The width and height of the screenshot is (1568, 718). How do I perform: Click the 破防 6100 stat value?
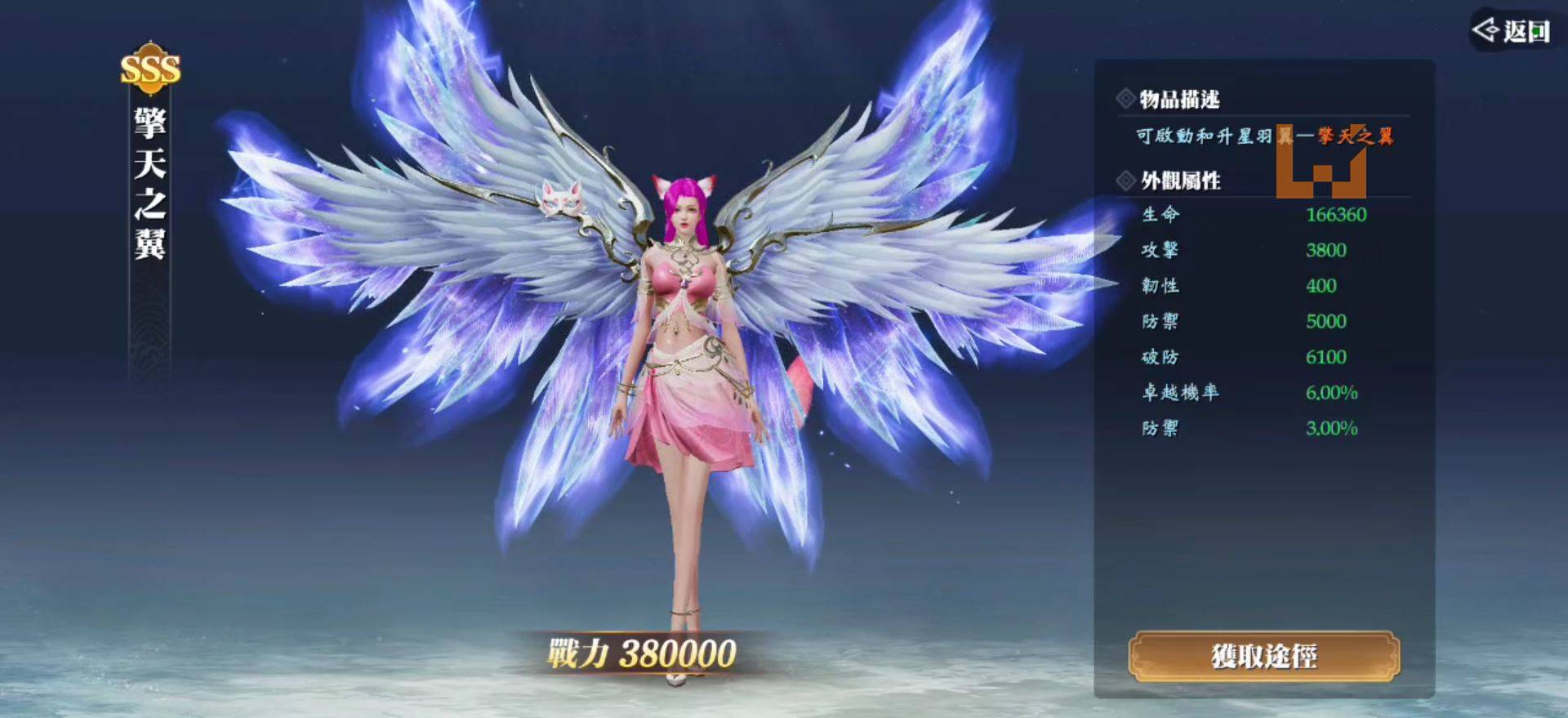pos(1328,357)
